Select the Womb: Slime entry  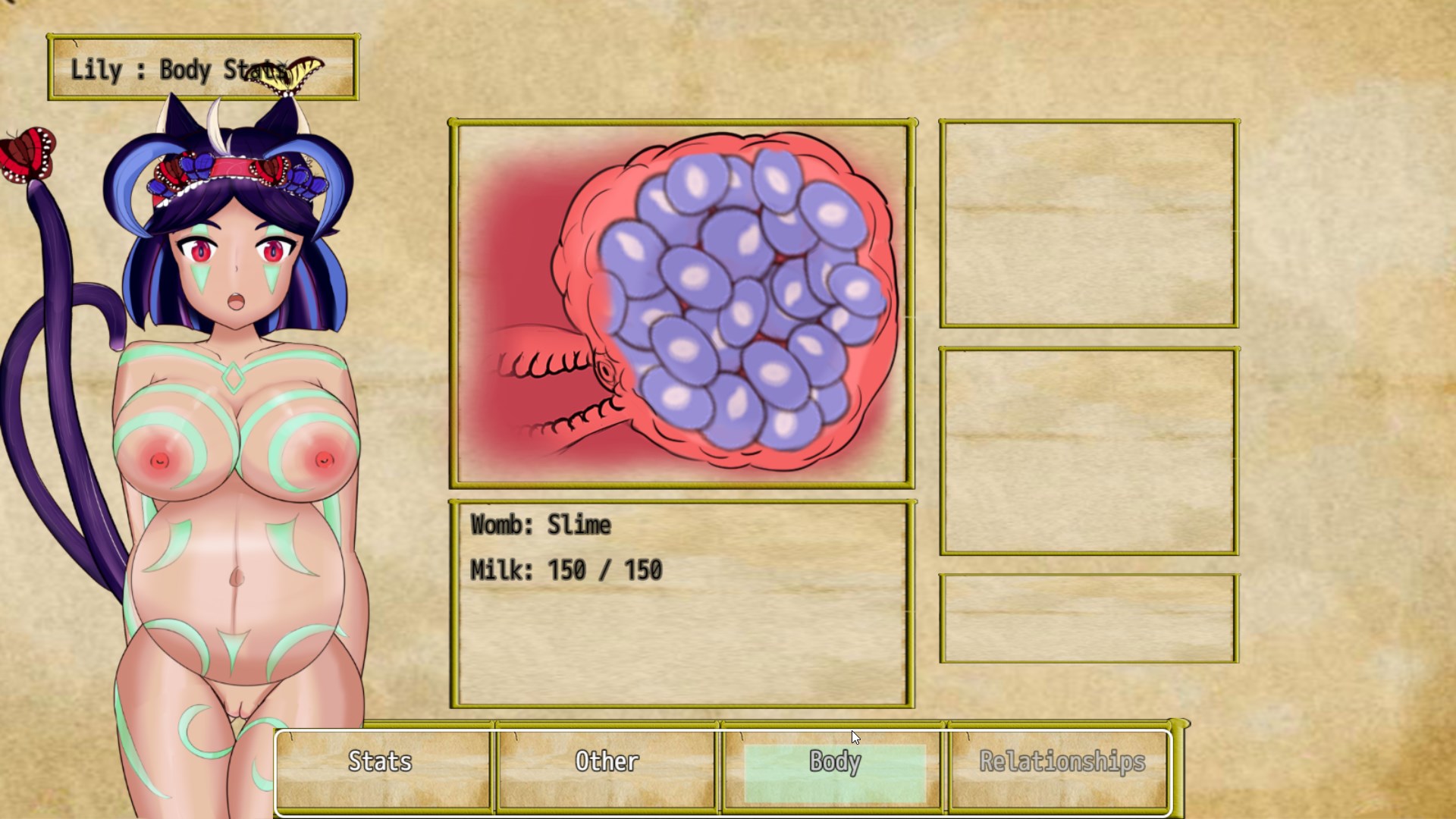pyautogui.click(x=538, y=524)
